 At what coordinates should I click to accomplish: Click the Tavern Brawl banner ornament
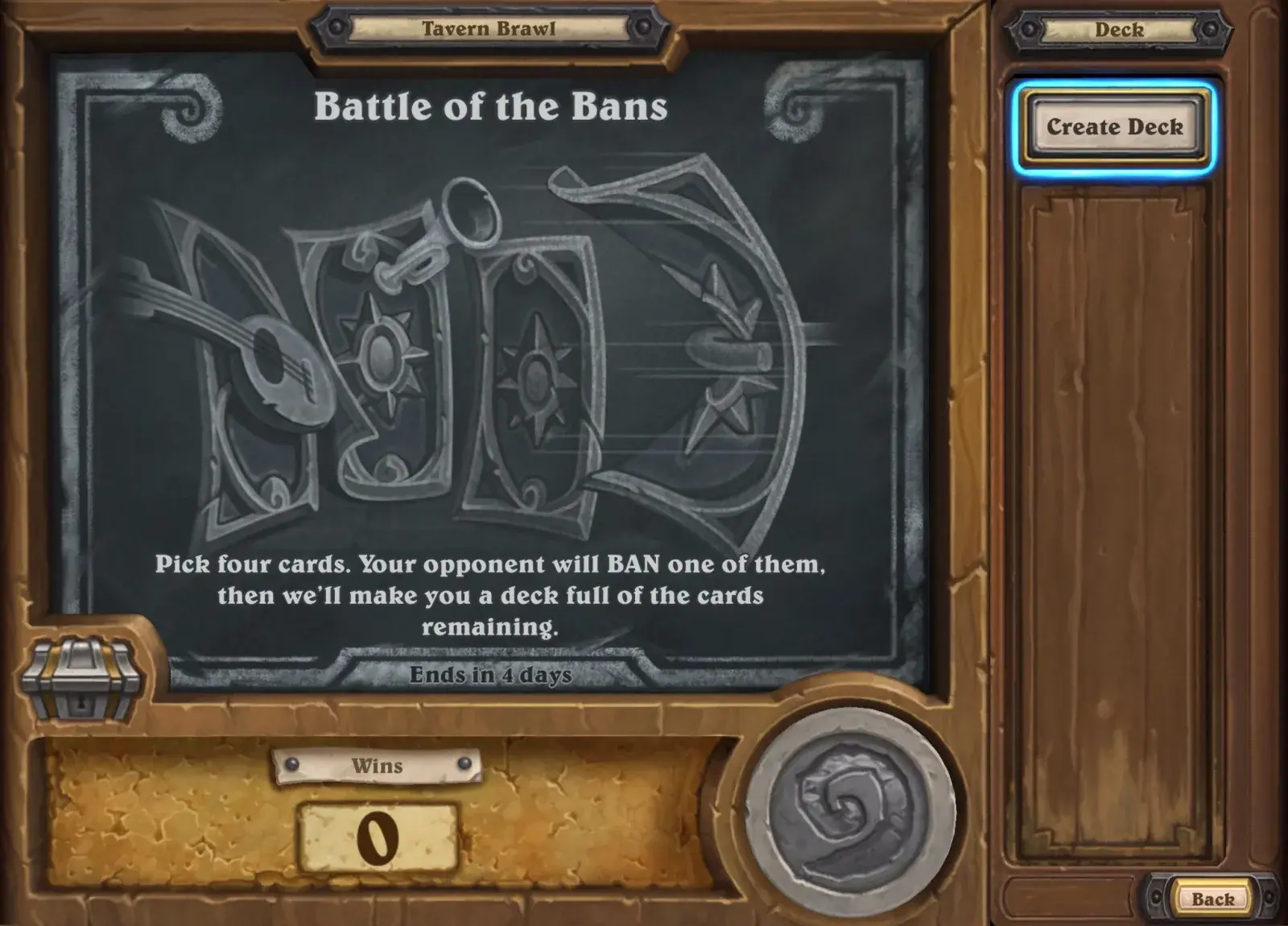tap(487, 28)
